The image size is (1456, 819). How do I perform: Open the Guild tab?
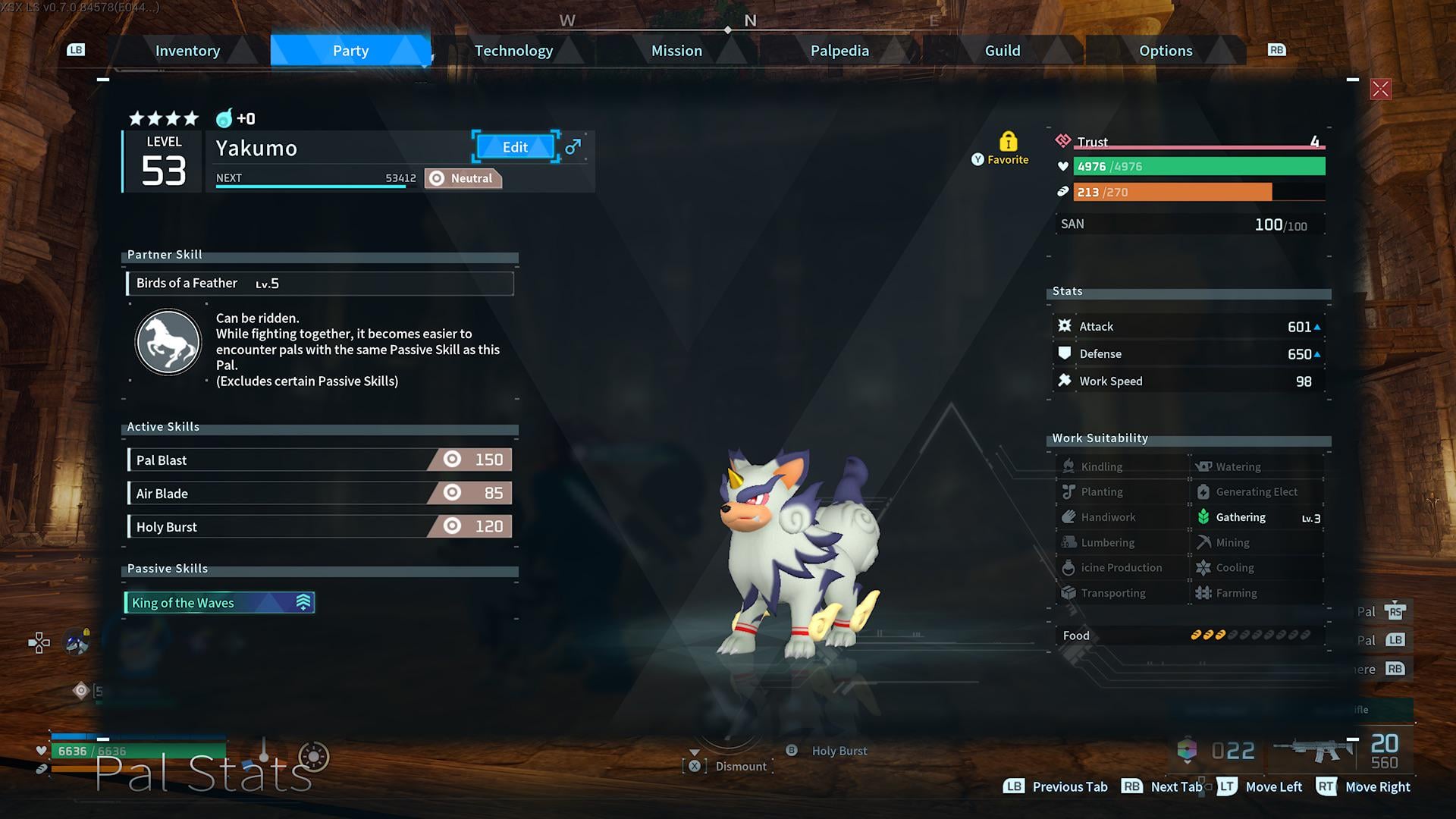(1002, 51)
